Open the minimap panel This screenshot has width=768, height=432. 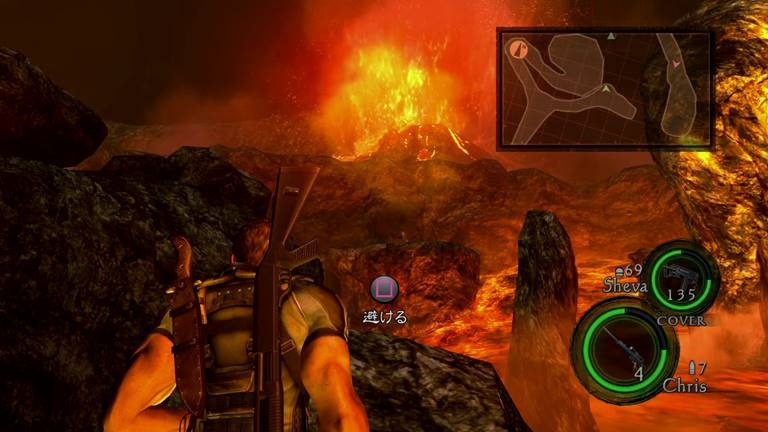tap(604, 87)
